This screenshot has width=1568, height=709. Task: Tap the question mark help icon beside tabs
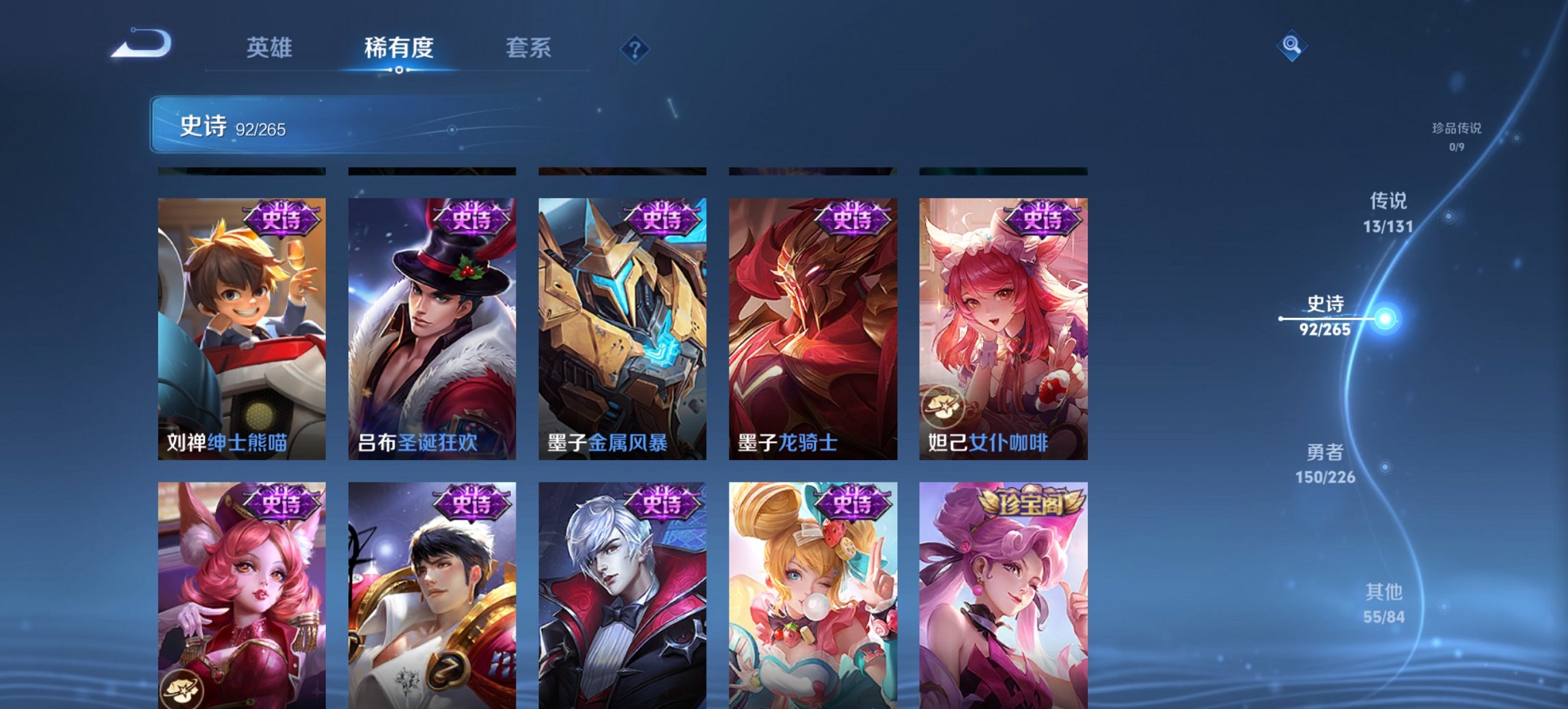point(634,49)
